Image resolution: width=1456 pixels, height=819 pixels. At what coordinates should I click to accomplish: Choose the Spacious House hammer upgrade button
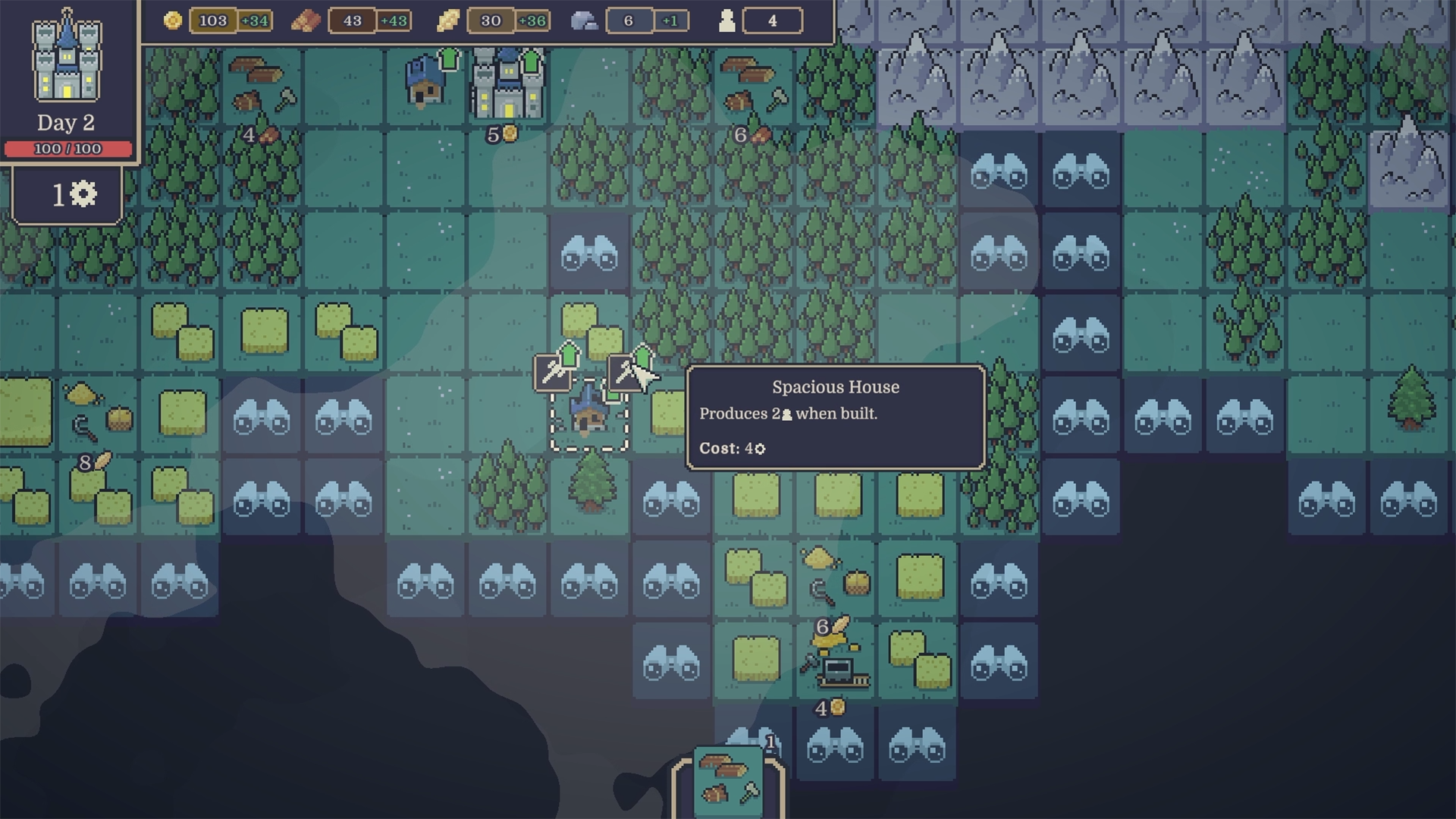[x=627, y=372]
